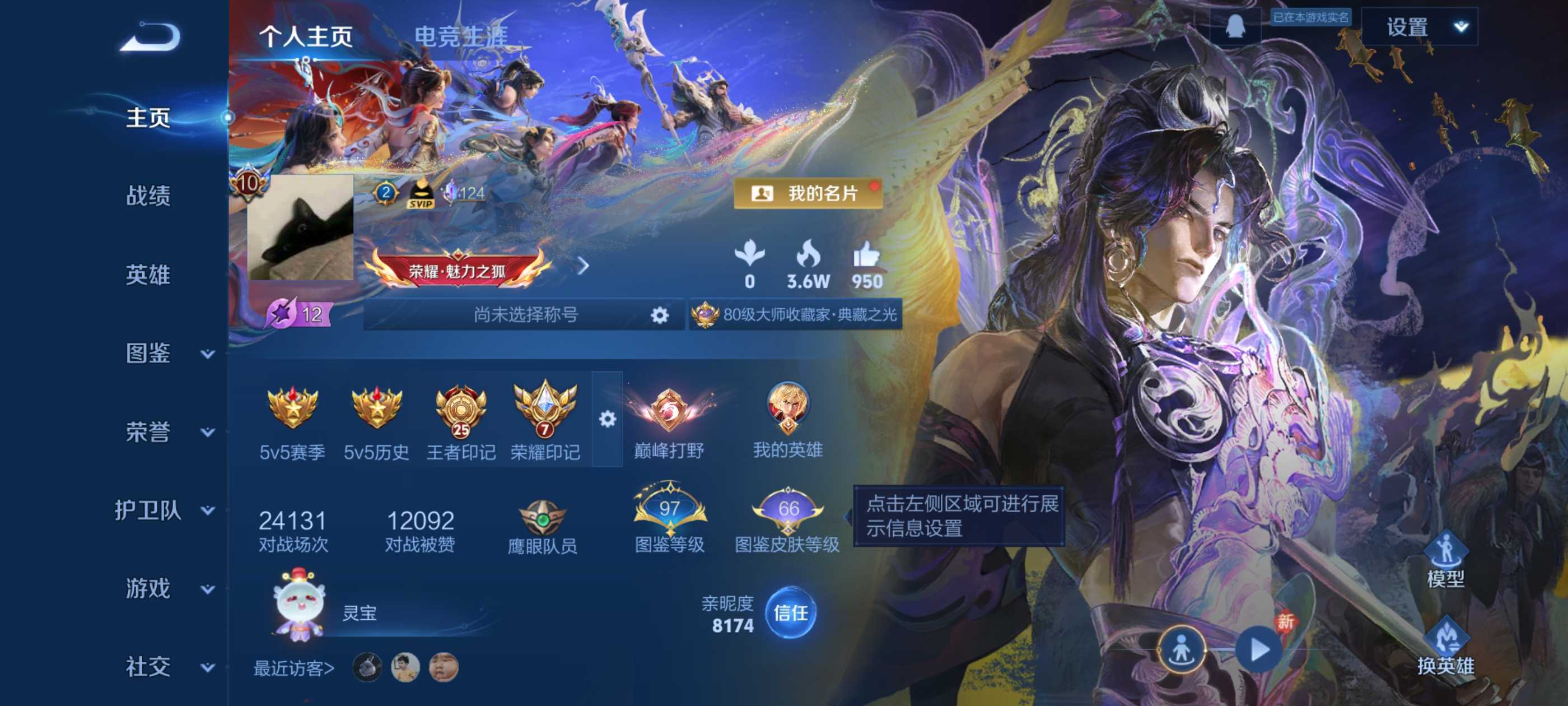This screenshot has width=1568, height=706.
Task: Open 我的名片 card
Action: (808, 194)
